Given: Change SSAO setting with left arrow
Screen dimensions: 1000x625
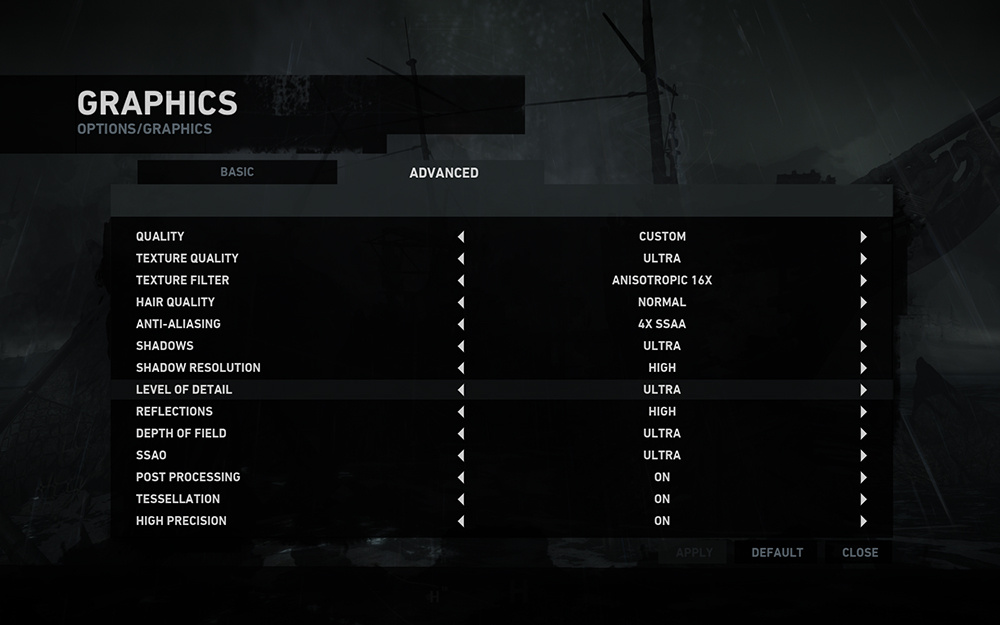Looking at the screenshot, I should tap(461, 456).
